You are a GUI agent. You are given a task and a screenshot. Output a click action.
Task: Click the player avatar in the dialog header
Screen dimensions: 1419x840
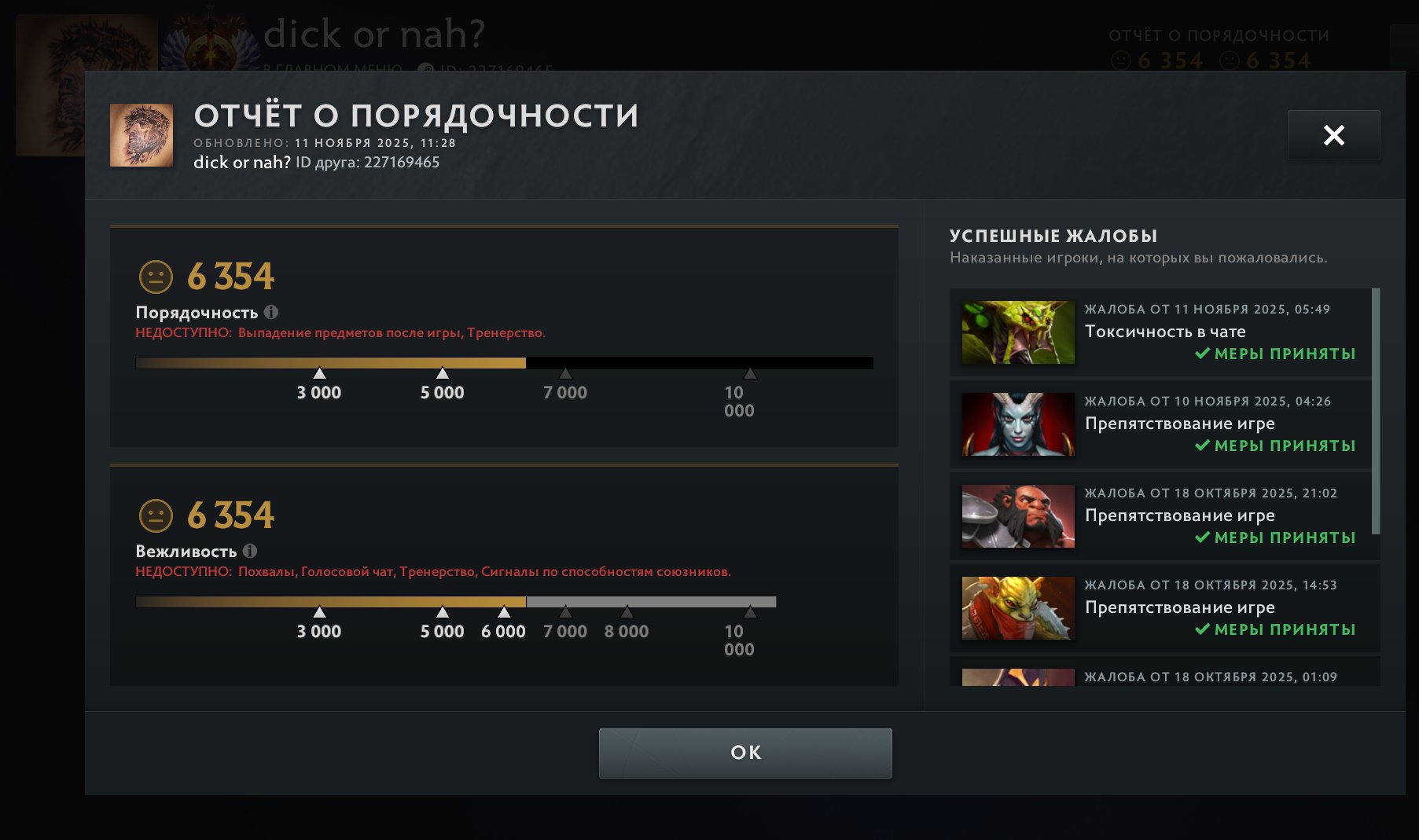pos(142,135)
